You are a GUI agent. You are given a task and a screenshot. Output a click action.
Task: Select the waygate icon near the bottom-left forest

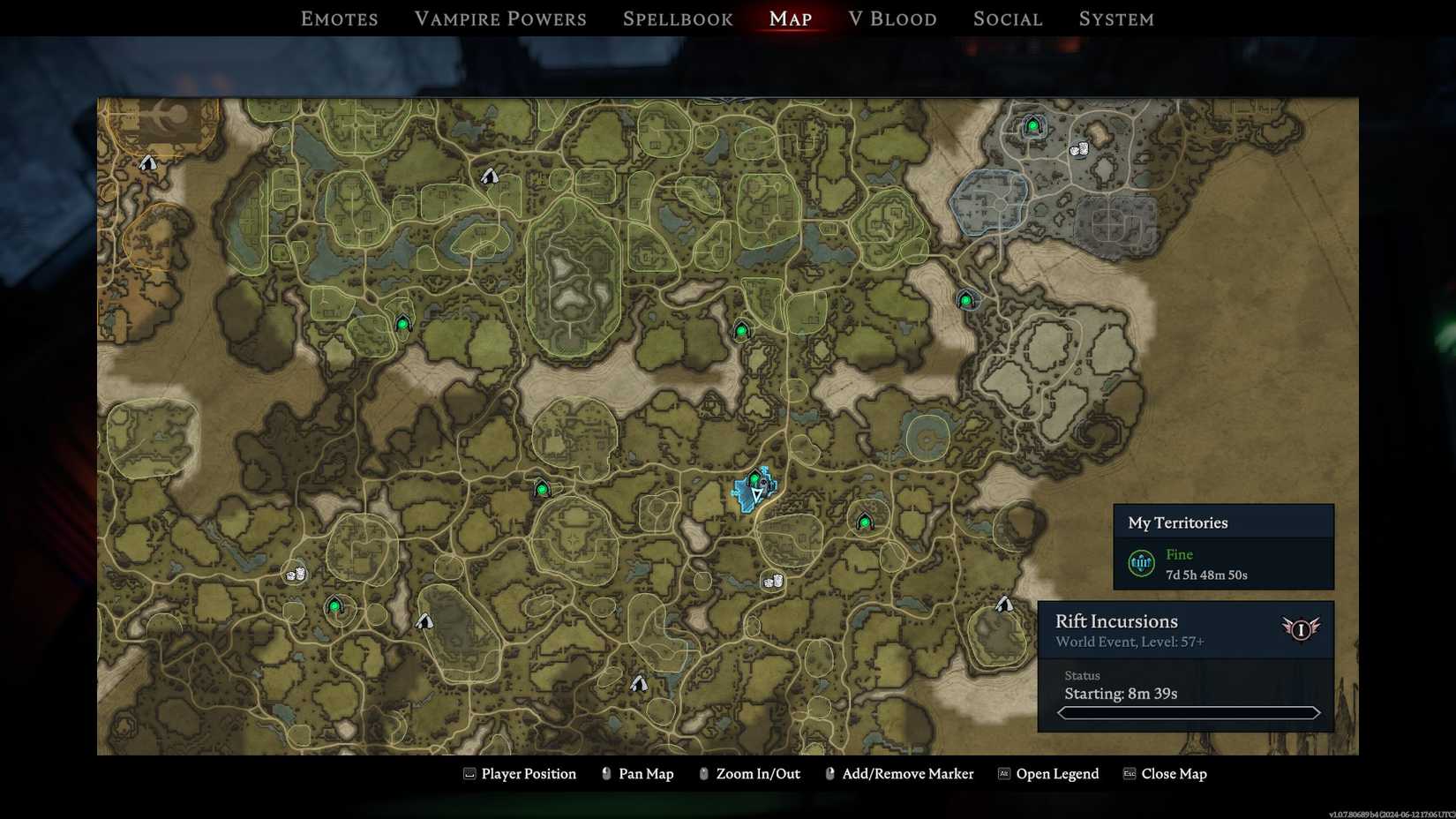[334, 606]
